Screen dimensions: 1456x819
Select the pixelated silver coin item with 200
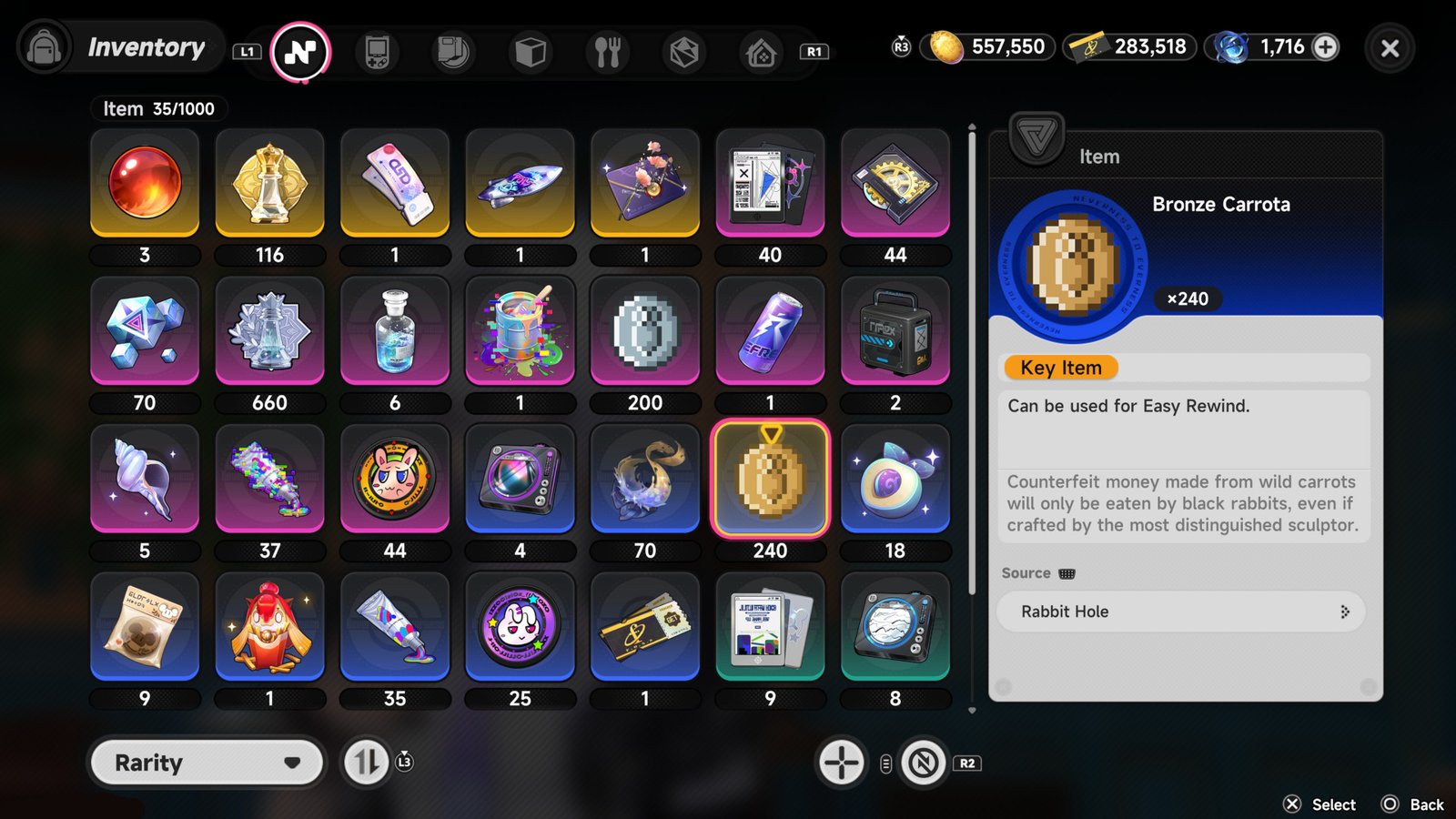pos(645,330)
